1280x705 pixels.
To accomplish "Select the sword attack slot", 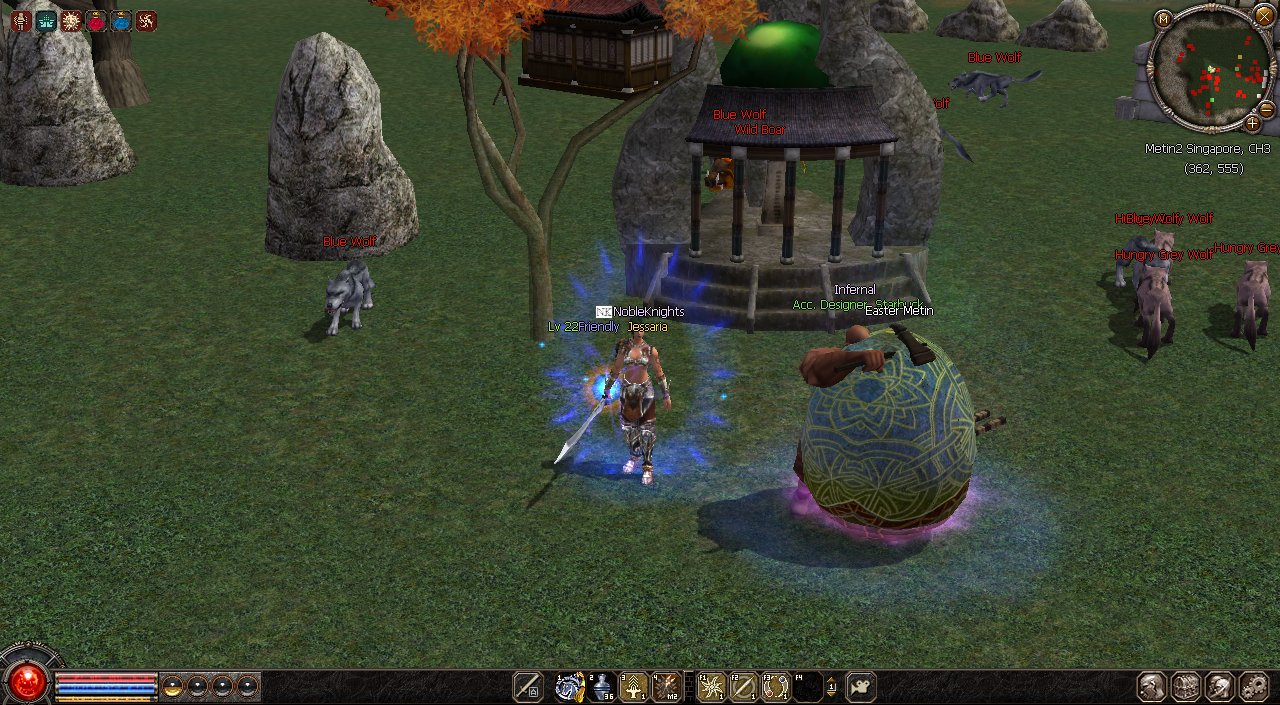I will coord(528,687).
